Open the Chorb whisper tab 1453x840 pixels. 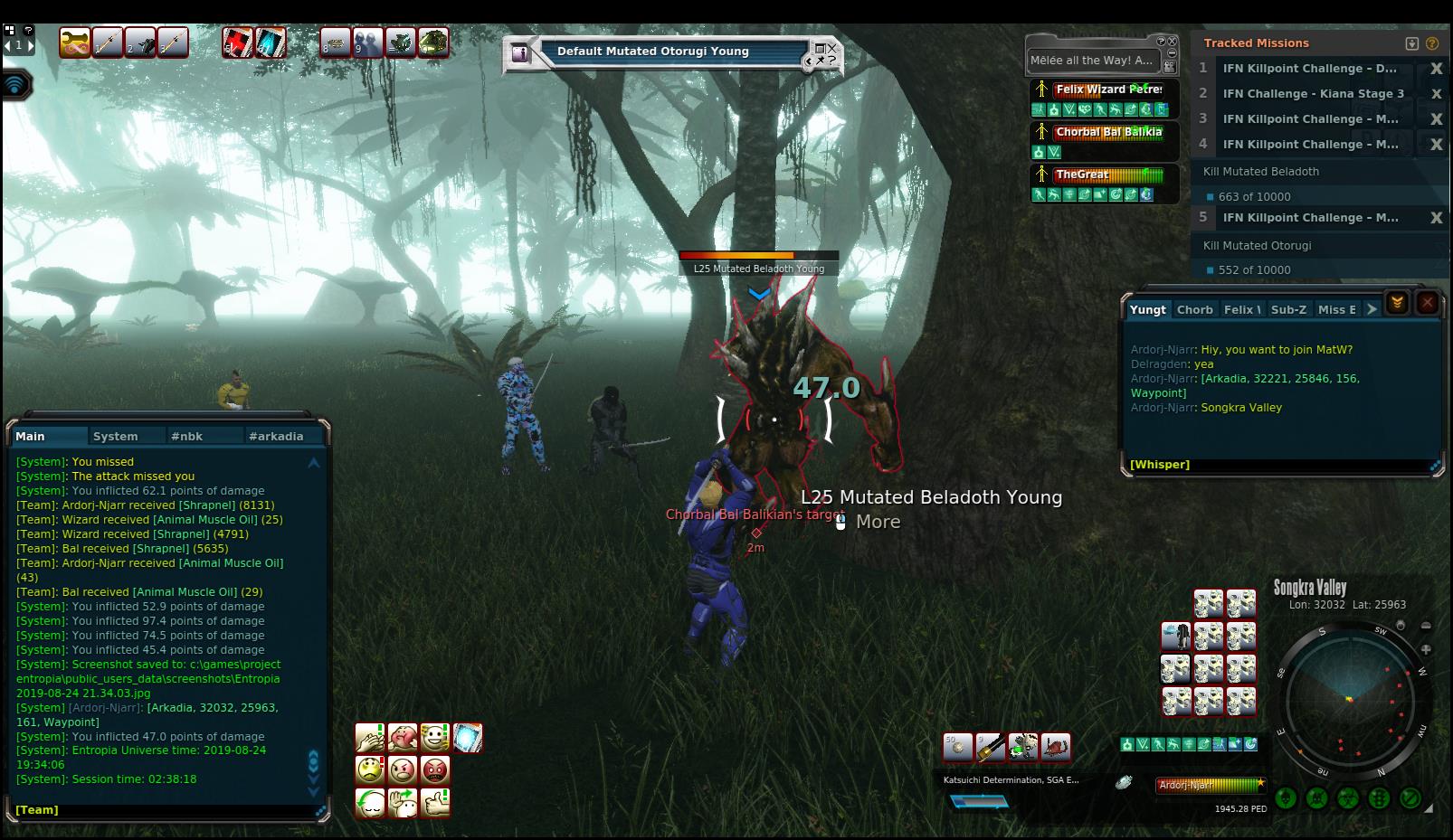1194,309
